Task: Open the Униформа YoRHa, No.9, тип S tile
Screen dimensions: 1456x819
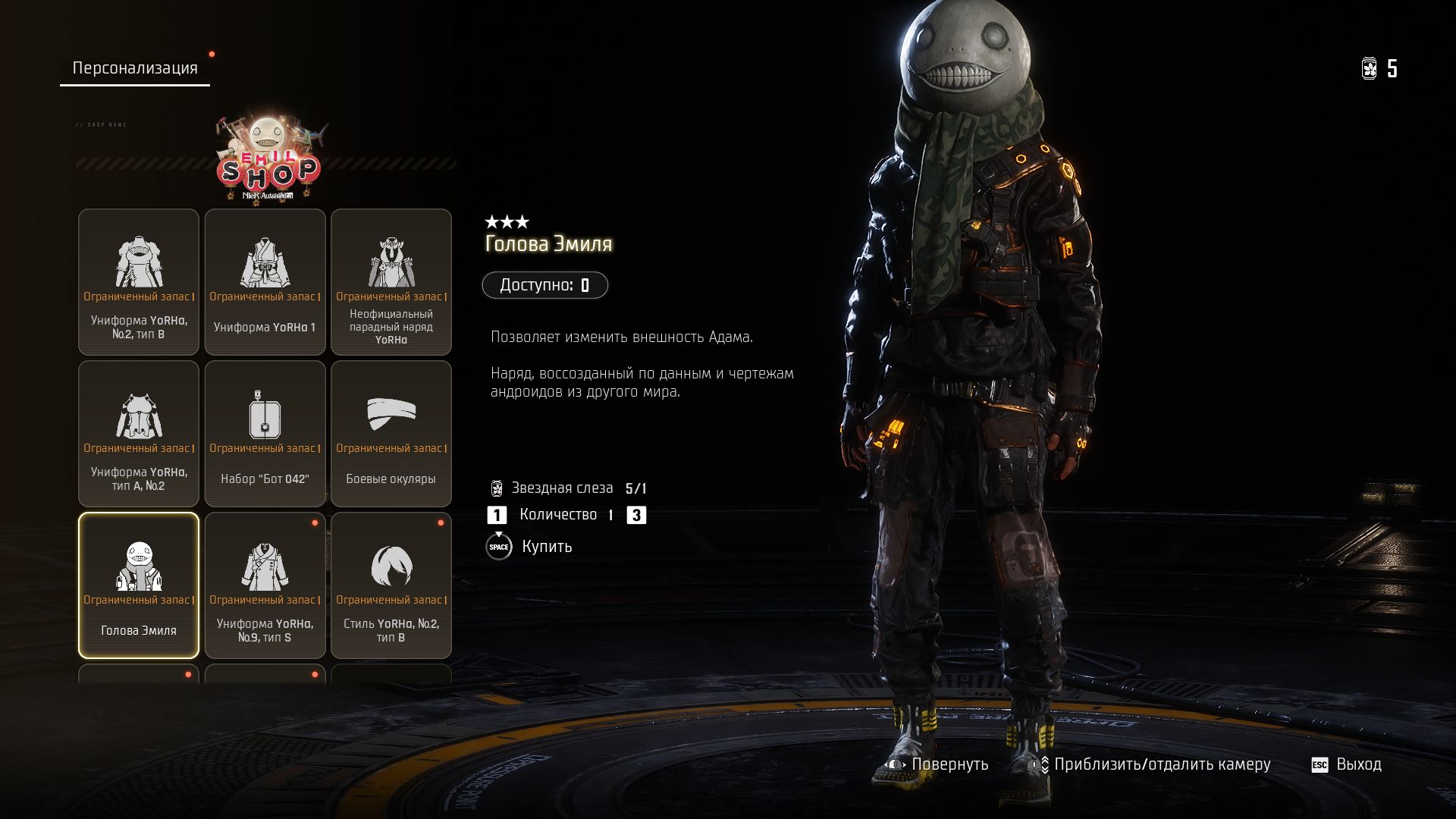Action: pyautogui.click(x=265, y=585)
